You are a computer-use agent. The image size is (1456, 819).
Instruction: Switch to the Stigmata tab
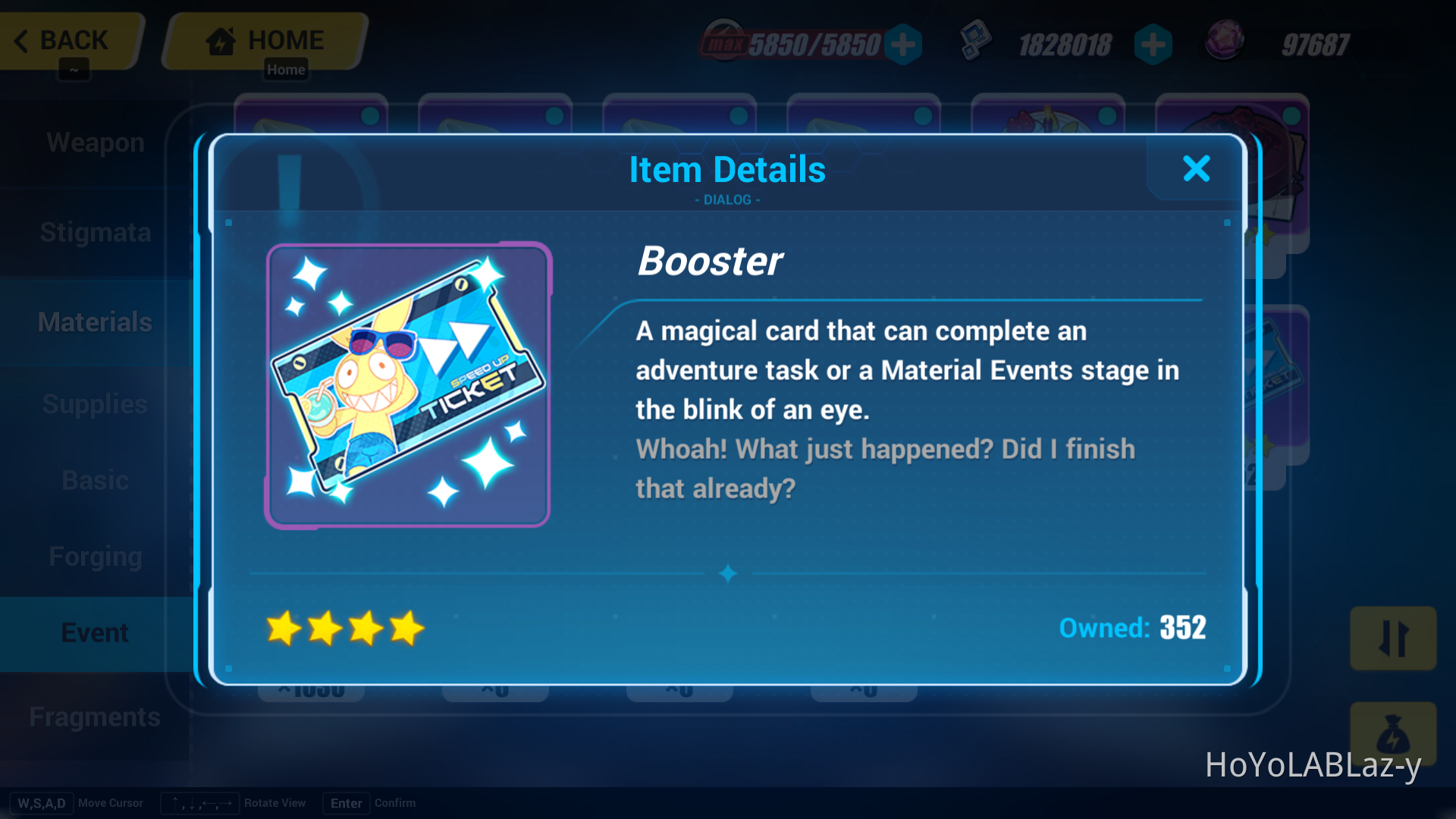pyautogui.click(x=95, y=233)
